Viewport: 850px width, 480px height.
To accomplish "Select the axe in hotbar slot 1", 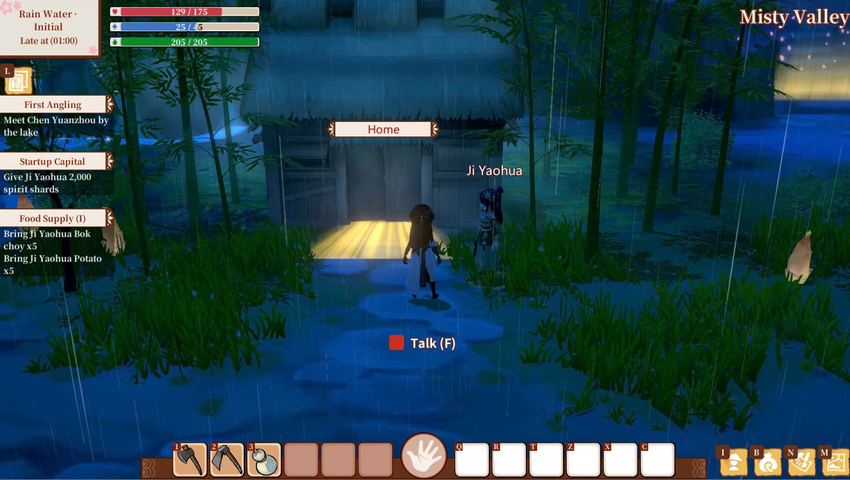I will 190,459.
